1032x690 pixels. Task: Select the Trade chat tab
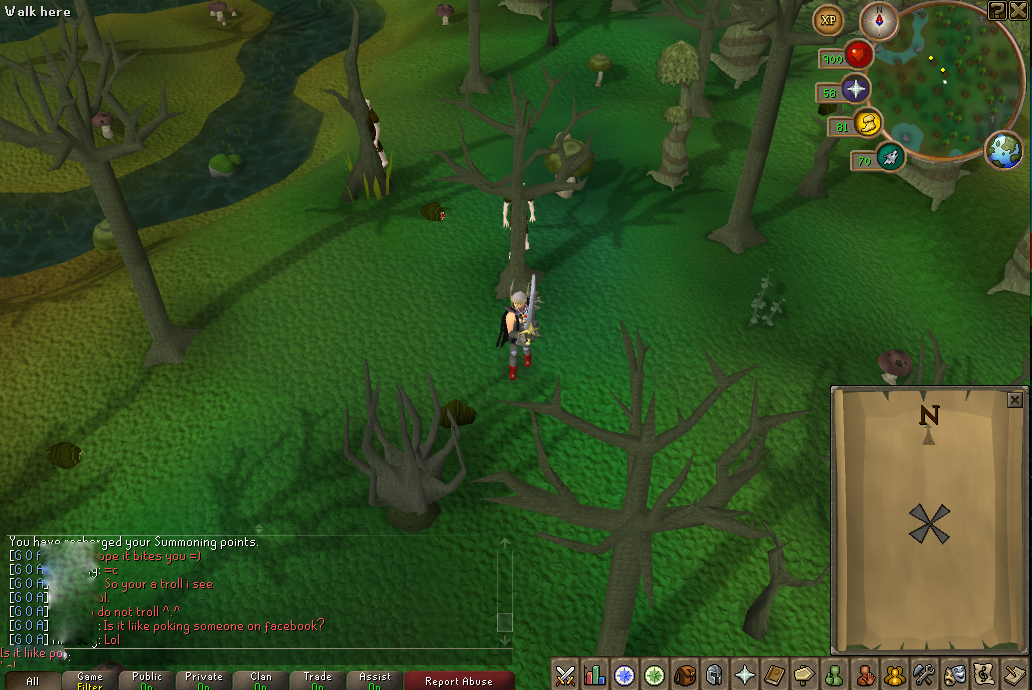coord(318,681)
